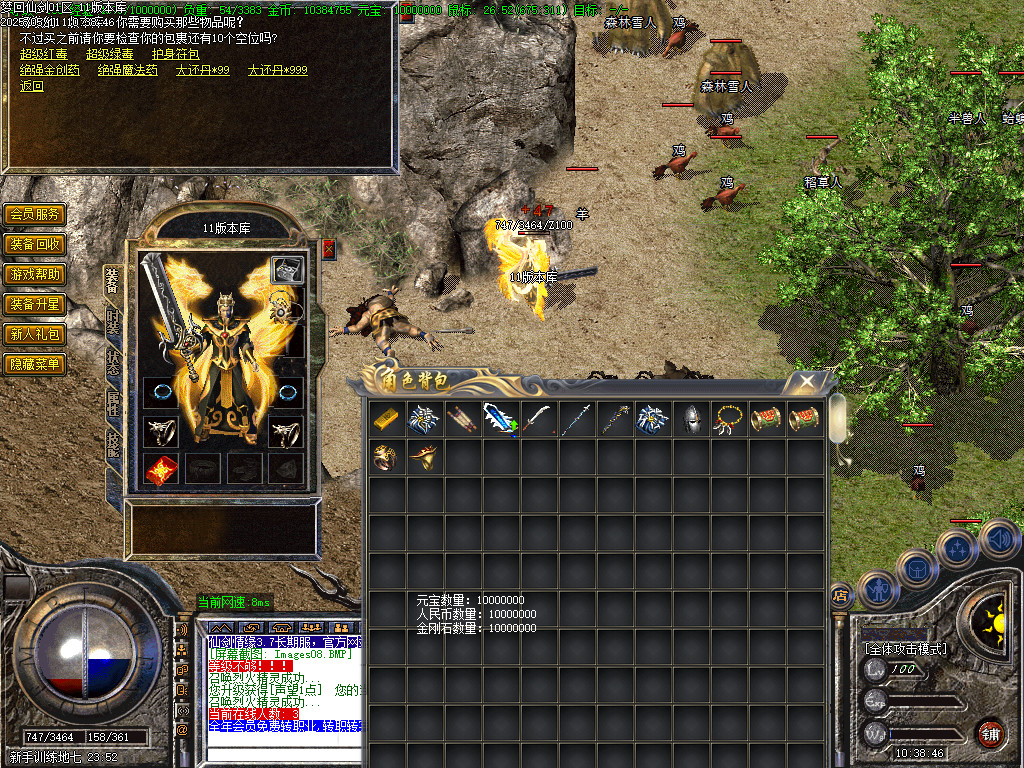Screen dimensions: 1024x768
Task: Buy 超级红毒 from the shop dialogue
Action: [44, 55]
